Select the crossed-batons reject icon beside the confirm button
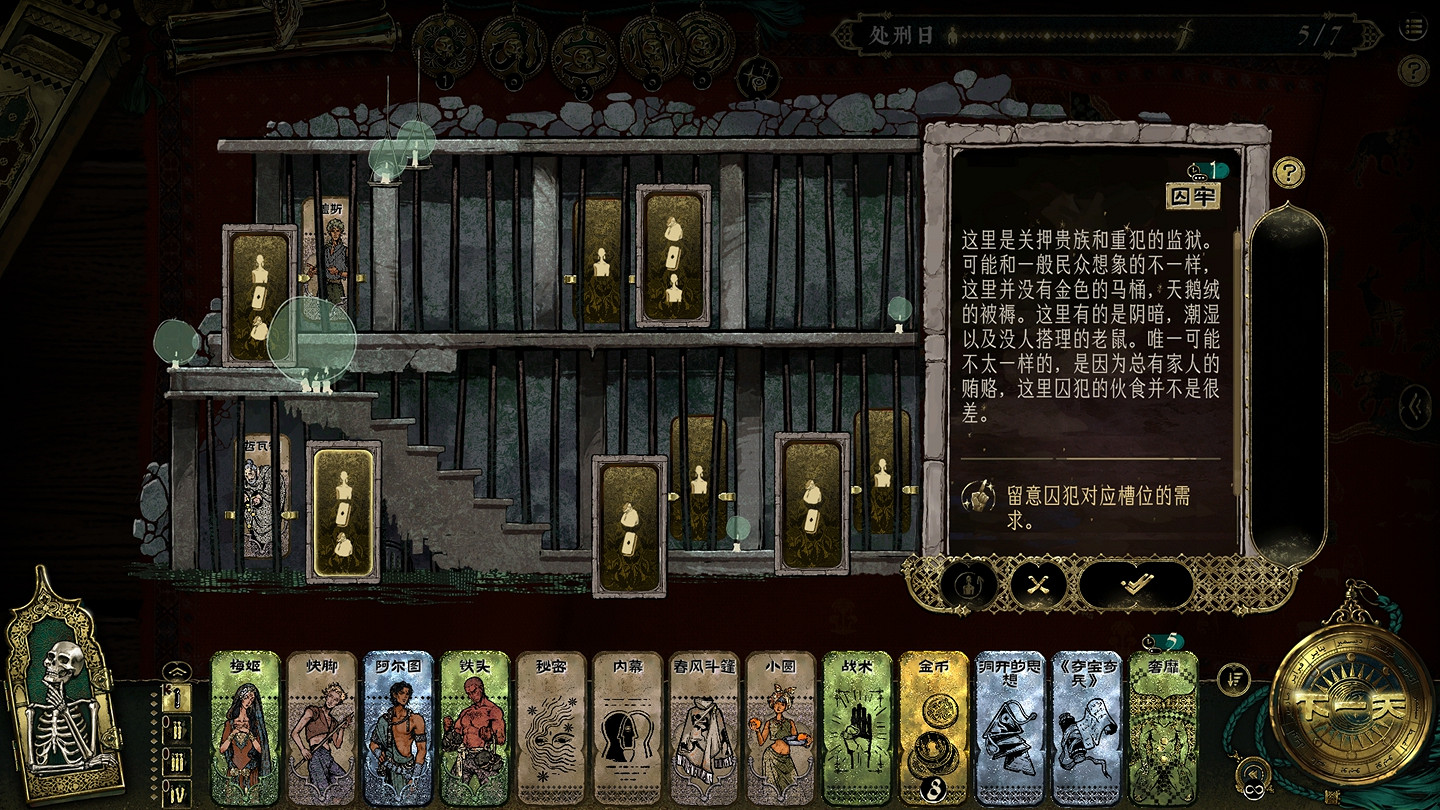 [x=1037, y=585]
